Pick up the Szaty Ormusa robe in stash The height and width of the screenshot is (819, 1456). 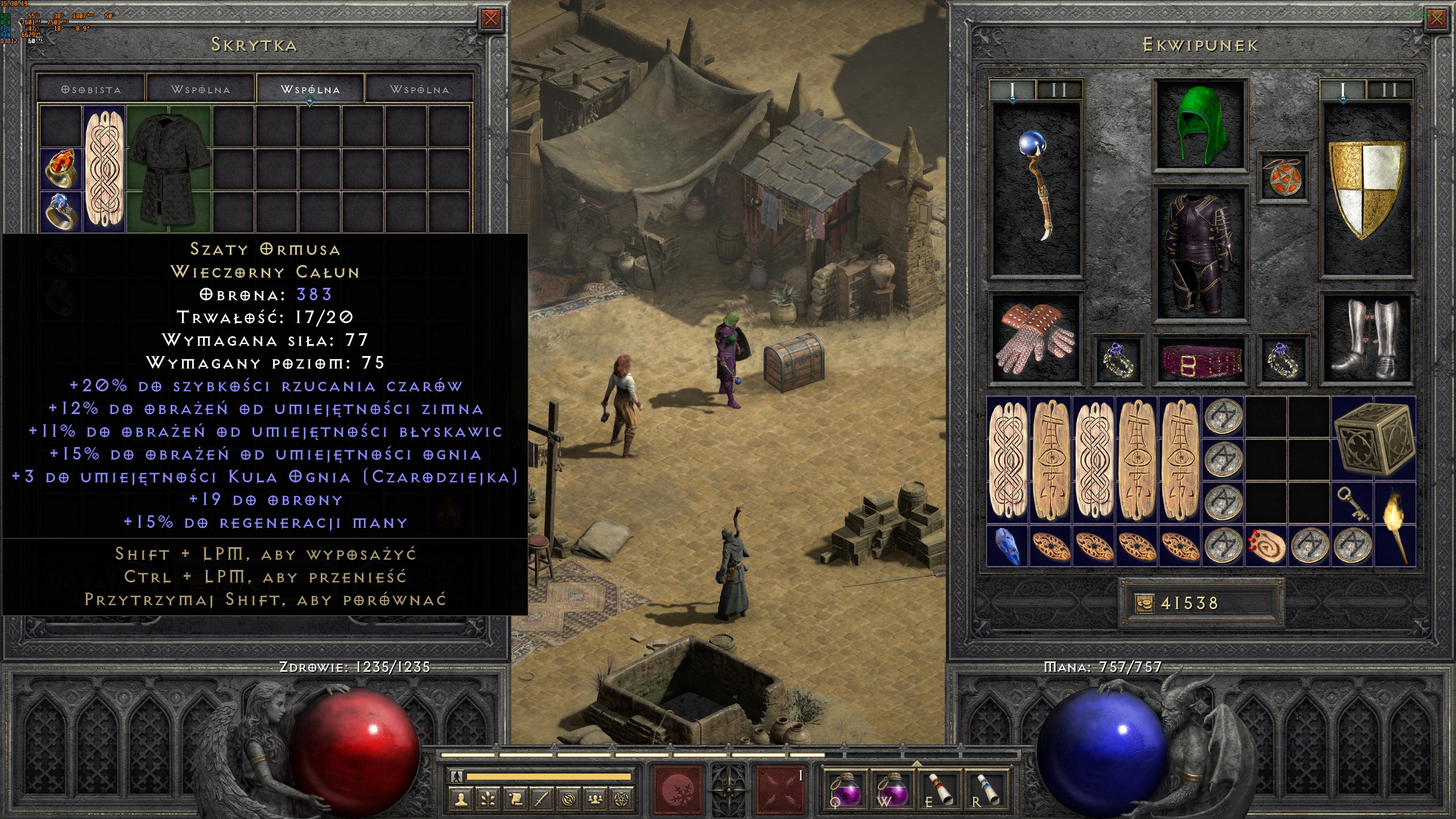169,168
